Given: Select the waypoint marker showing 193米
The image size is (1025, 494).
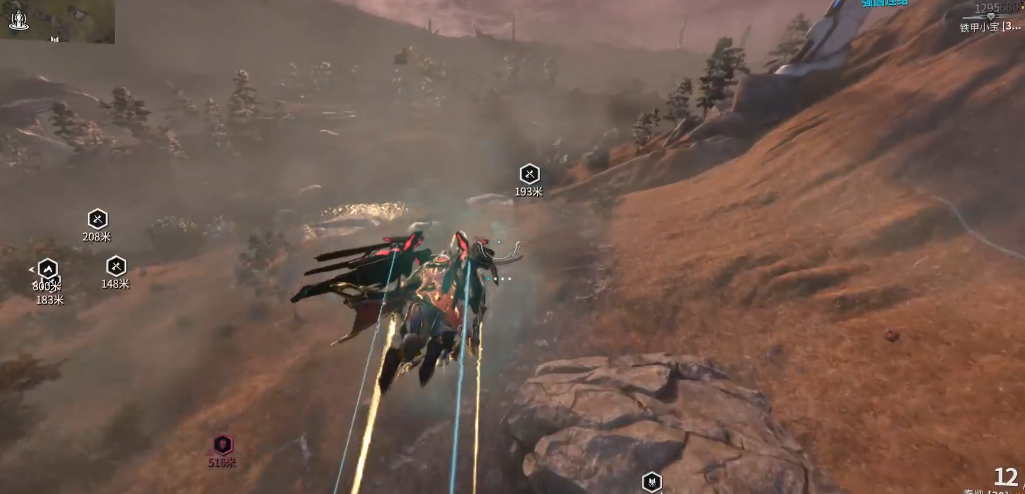Looking at the screenshot, I should (529, 174).
